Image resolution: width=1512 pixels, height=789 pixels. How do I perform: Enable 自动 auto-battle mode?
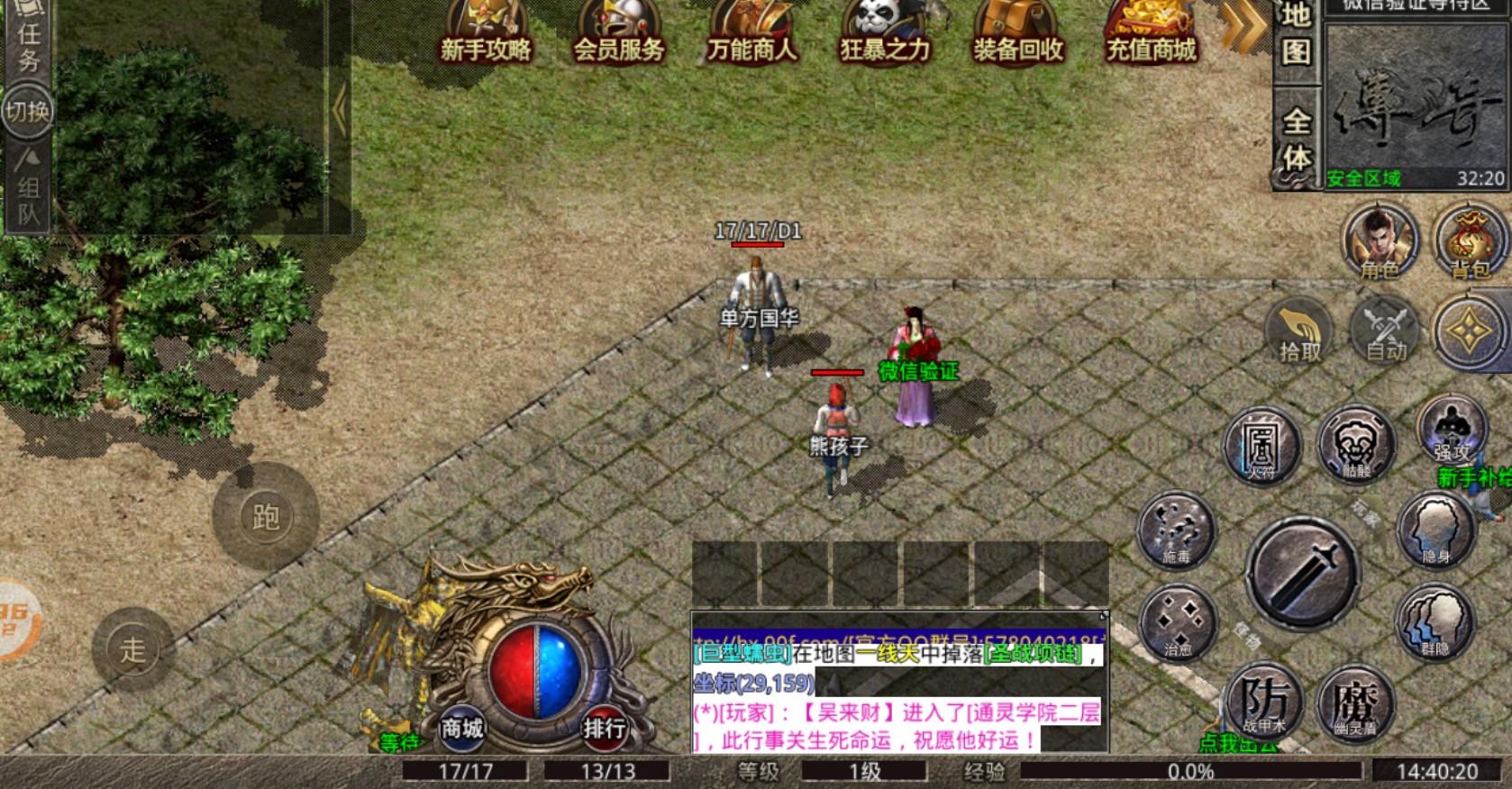tap(1385, 333)
